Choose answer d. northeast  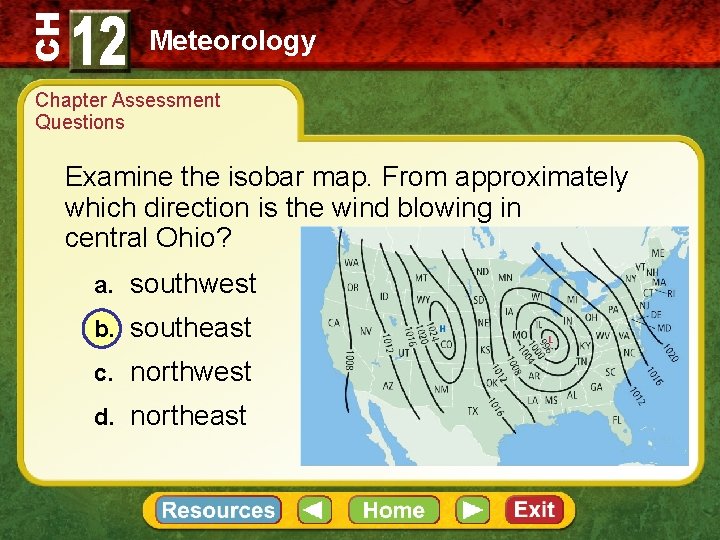(188, 416)
